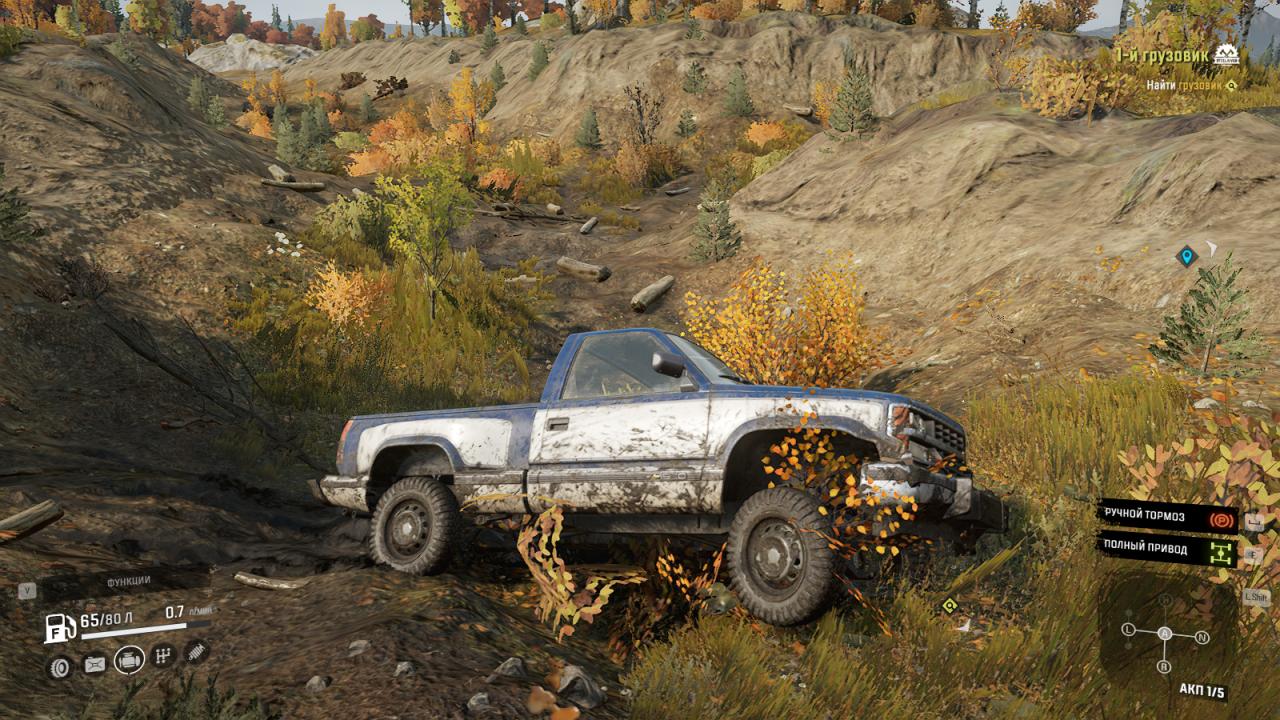The image size is (1280, 720).
Task: Open the Функции functions panel
Action: pyautogui.click(x=128, y=581)
